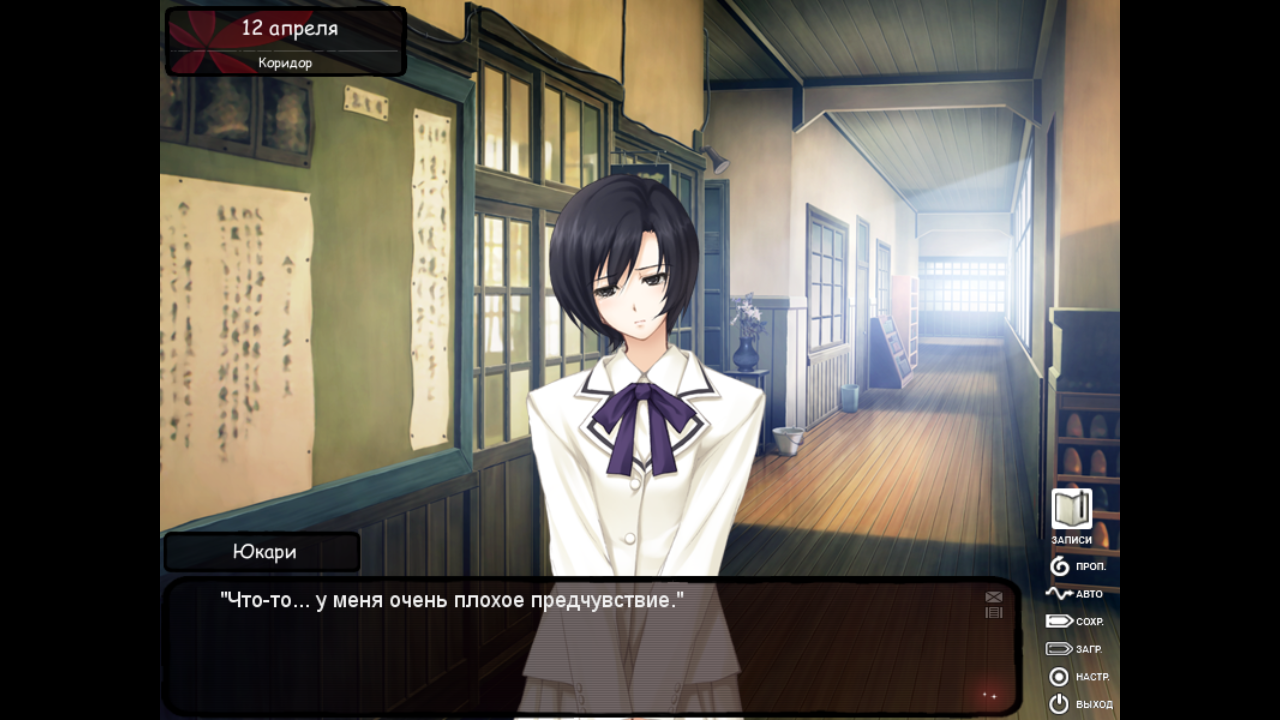
Task: Open the text log list icon
Action: coord(993,612)
